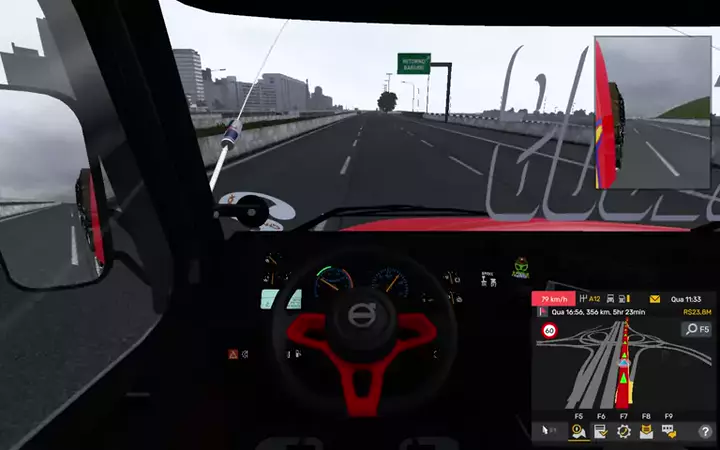Image resolution: width=720 pixels, height=450 pixels.
Task: Open the navigation map tab
Action: click(x=578, y=431)
